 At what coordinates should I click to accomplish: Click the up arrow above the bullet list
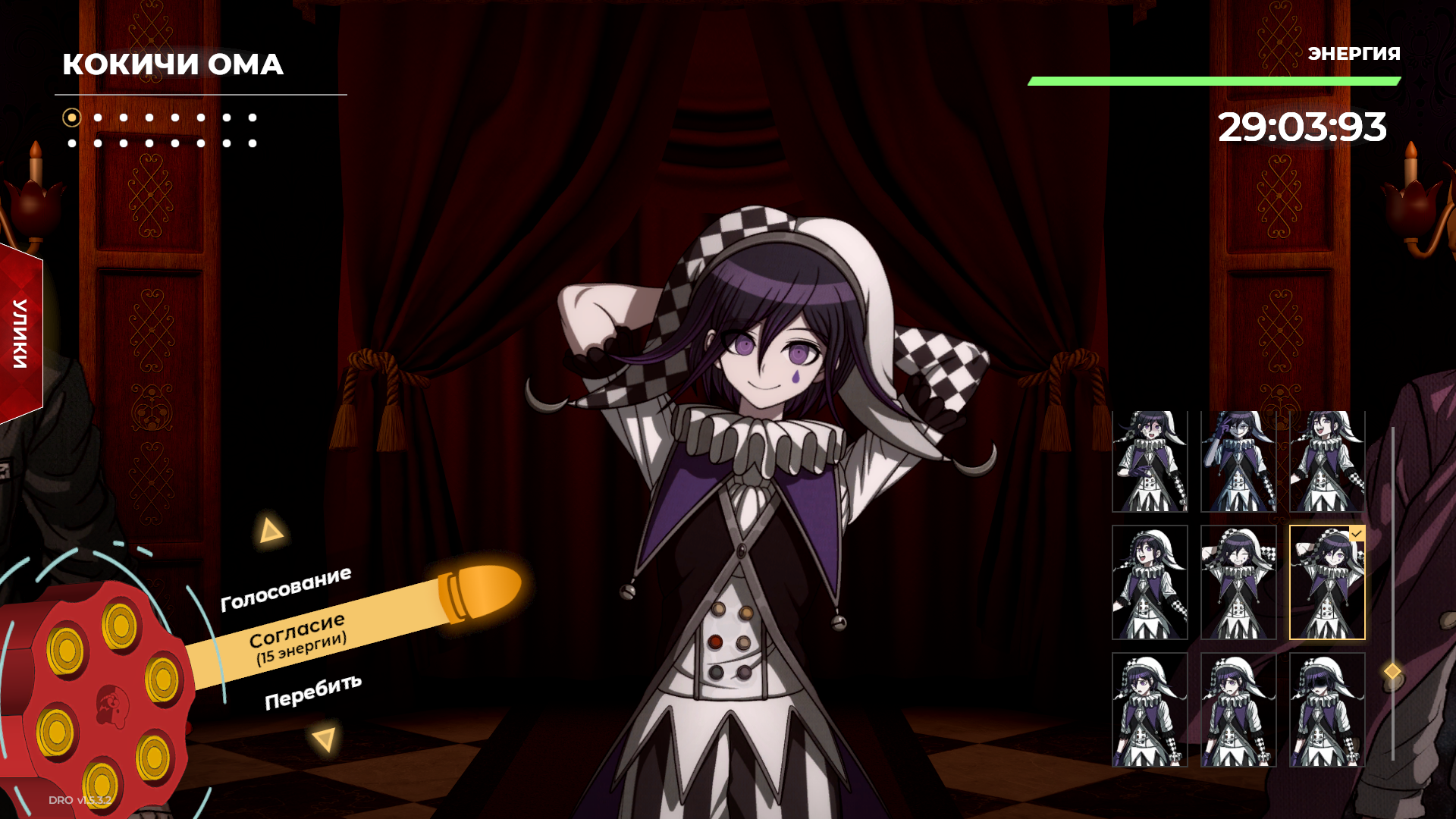[270, 530]
